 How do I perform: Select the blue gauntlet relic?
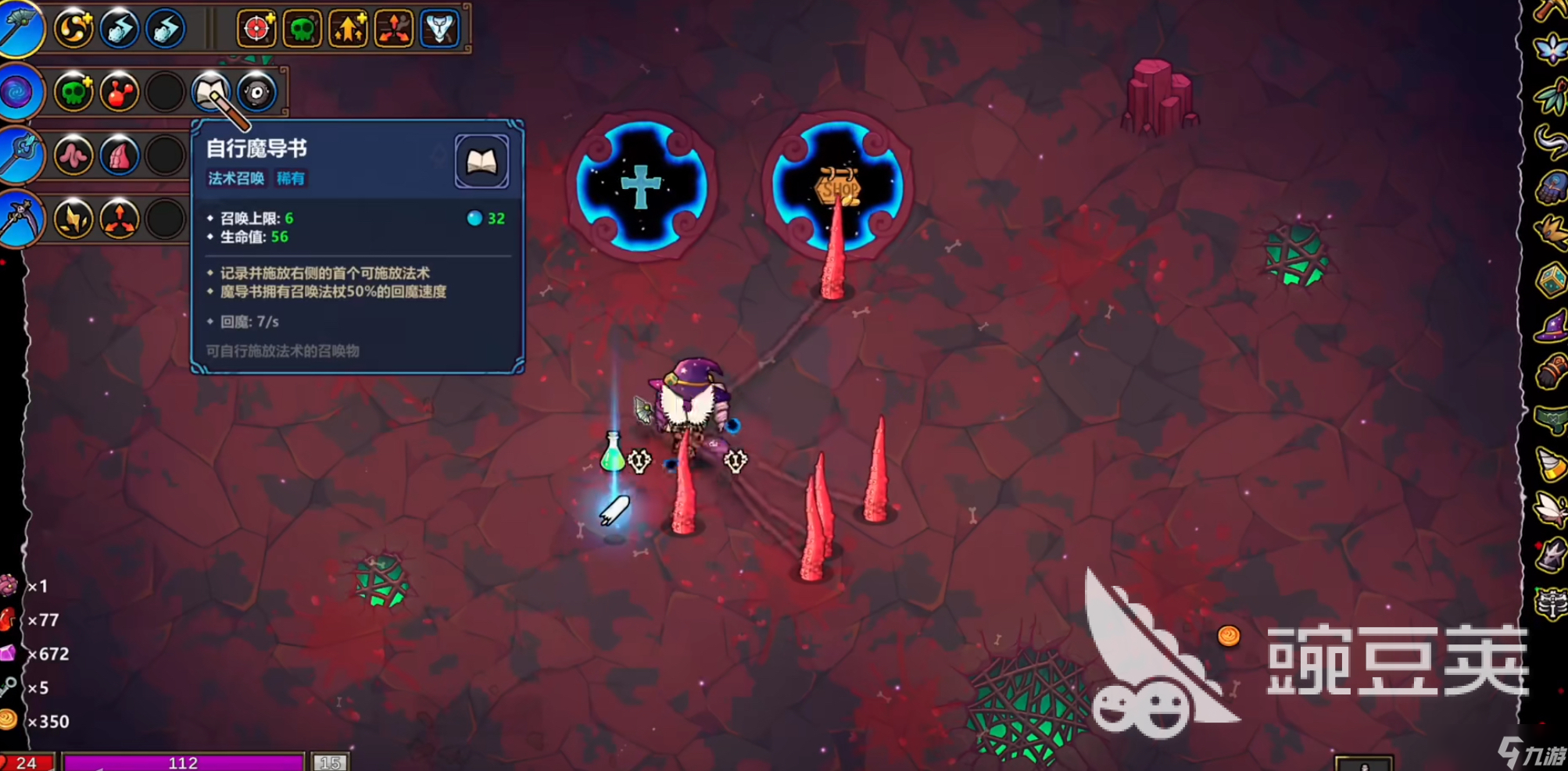tap(1550, 187)
